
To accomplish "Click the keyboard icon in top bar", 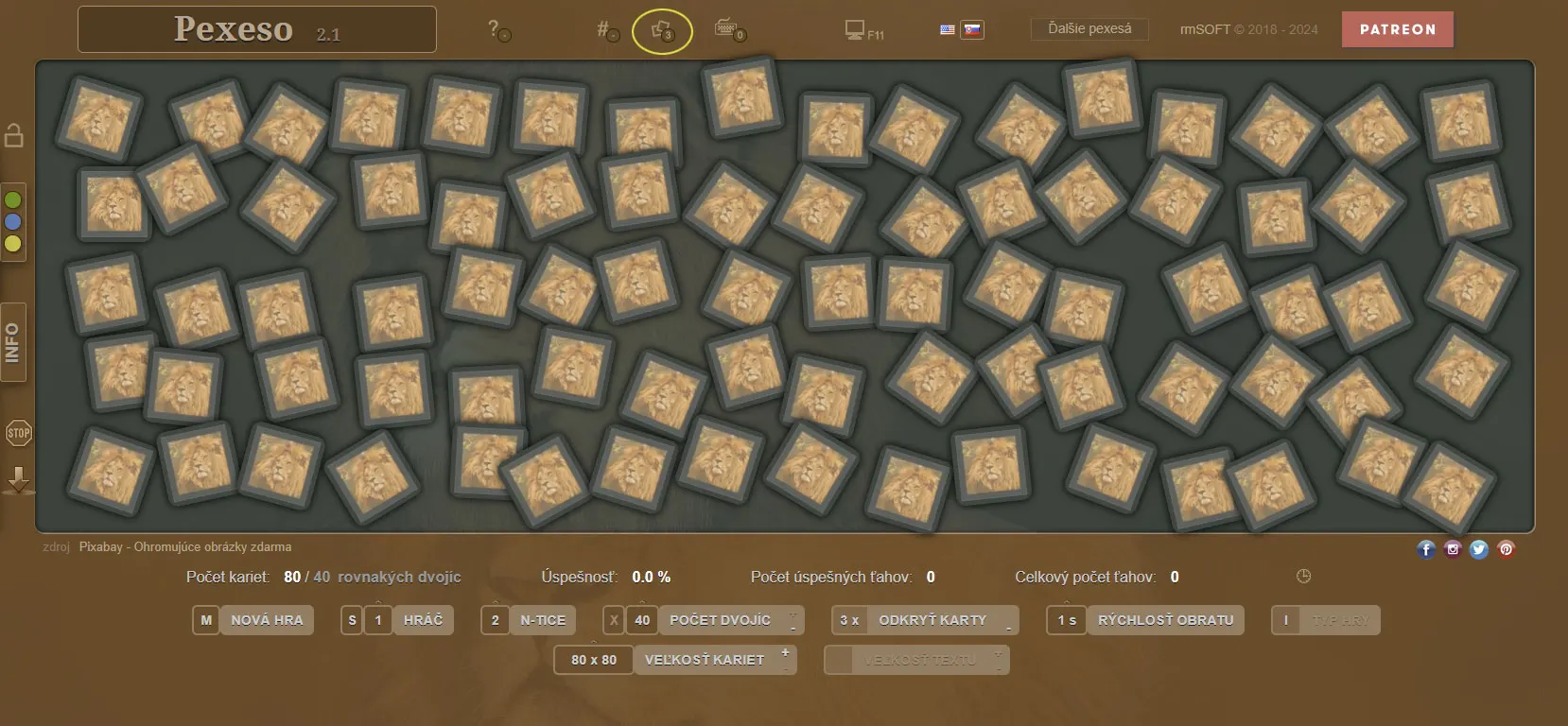I will pyautogui.click(x=727, y=28).
